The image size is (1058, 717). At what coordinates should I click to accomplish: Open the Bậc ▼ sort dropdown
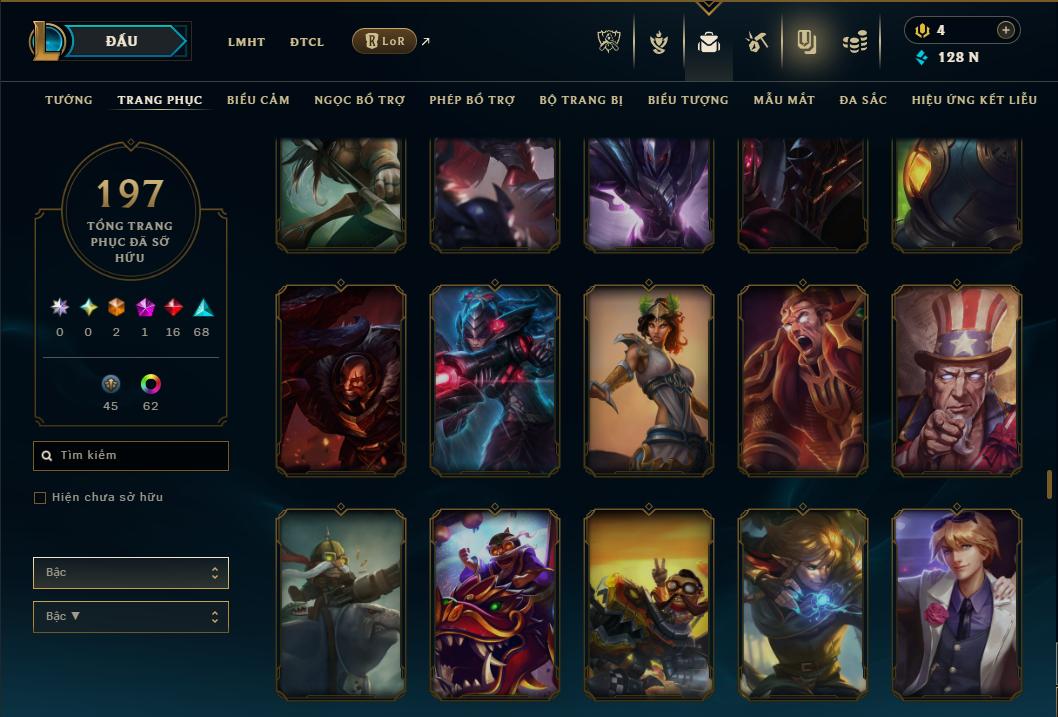[x=131, y=617]
